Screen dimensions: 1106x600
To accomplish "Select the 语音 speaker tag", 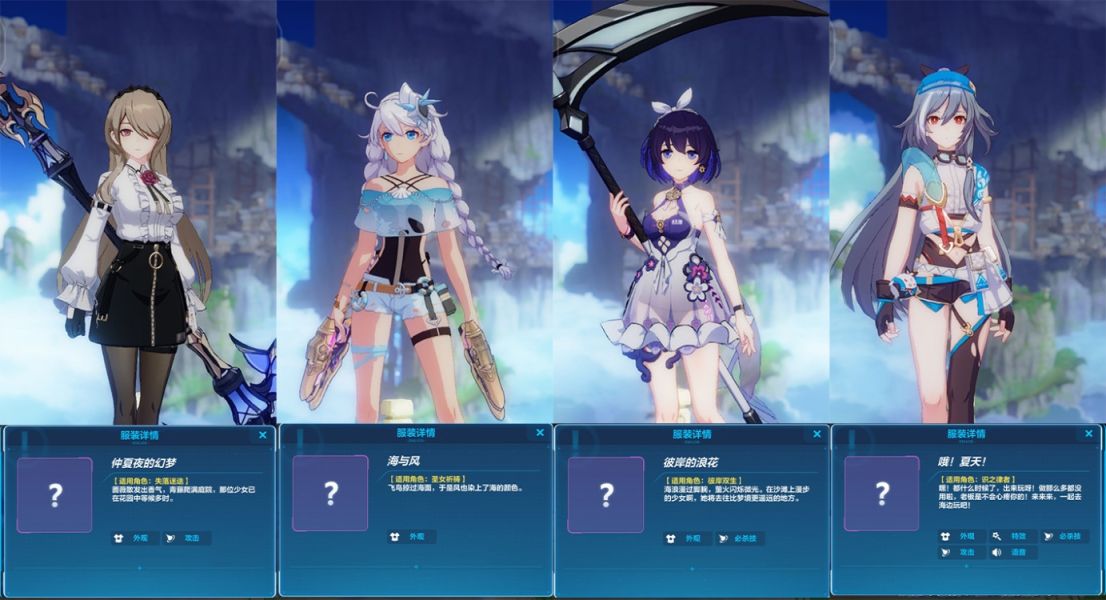I will coord(1012,551).
